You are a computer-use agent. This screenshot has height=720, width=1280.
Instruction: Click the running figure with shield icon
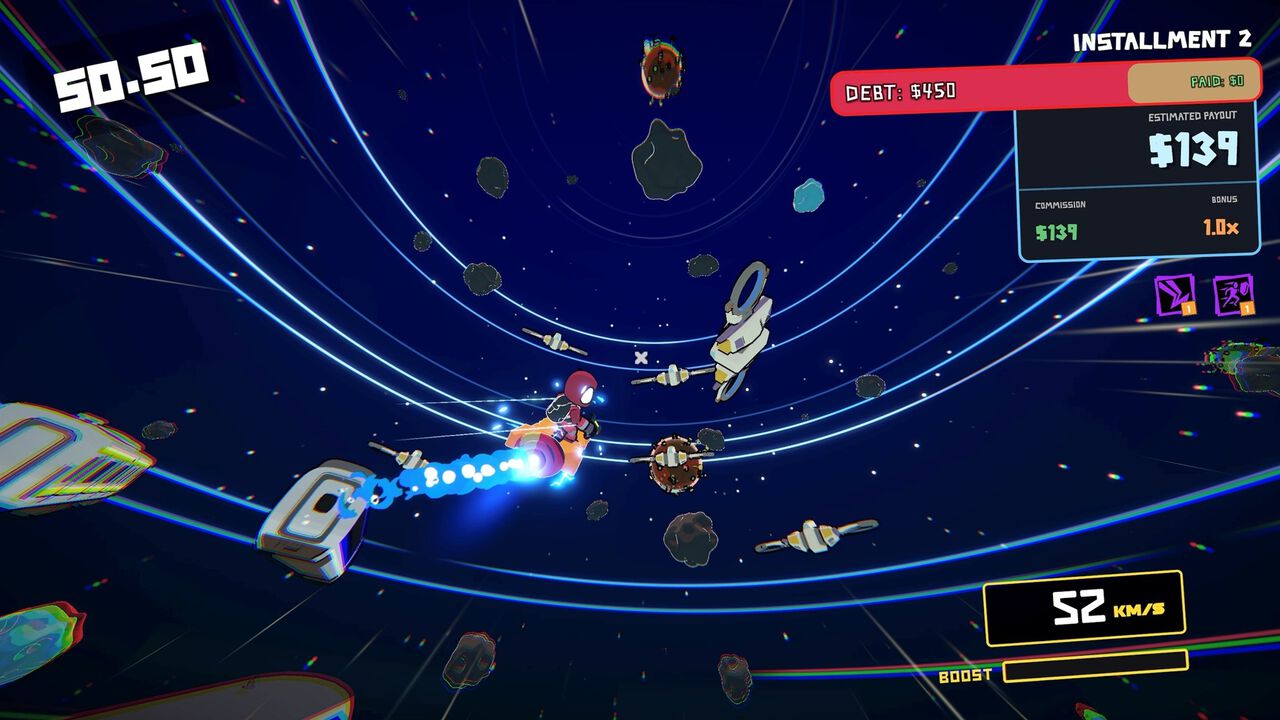tap(1233, 295)
